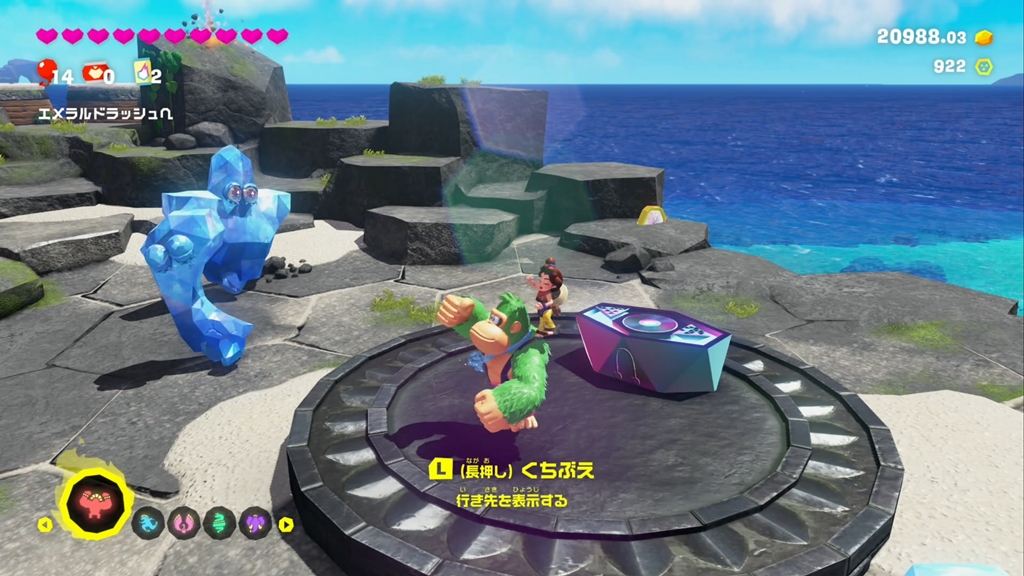Activate the green Snake Bananza icon
Image resolution: width=1024 pixels, height=576 pixels.
click(219, 522)
